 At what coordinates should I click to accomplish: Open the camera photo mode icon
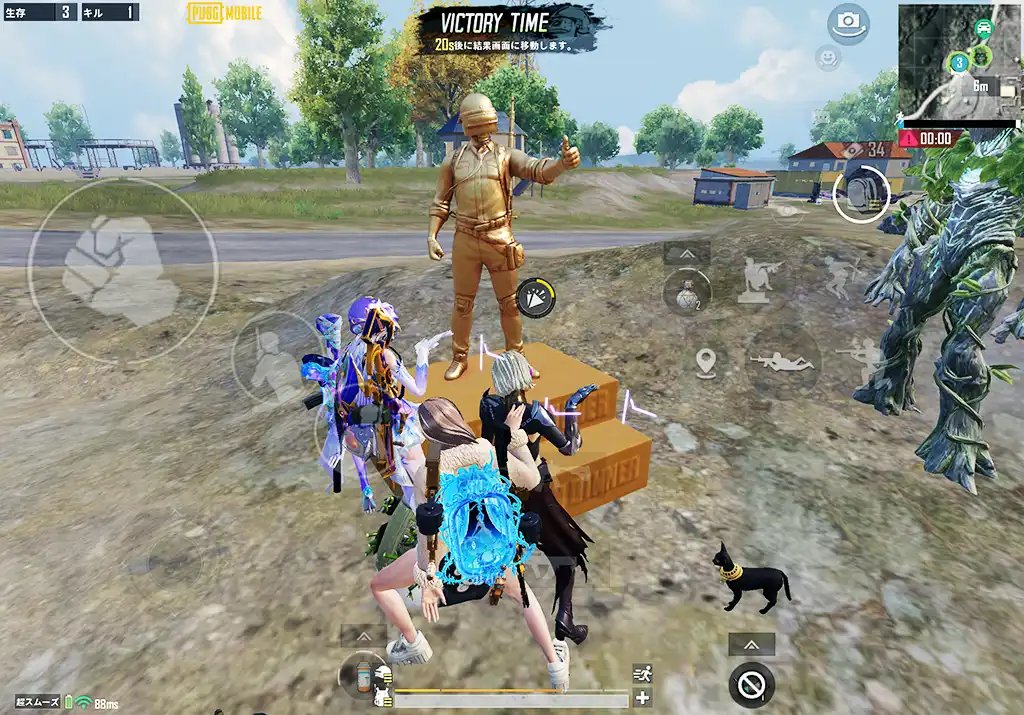(x=848, y=24)
